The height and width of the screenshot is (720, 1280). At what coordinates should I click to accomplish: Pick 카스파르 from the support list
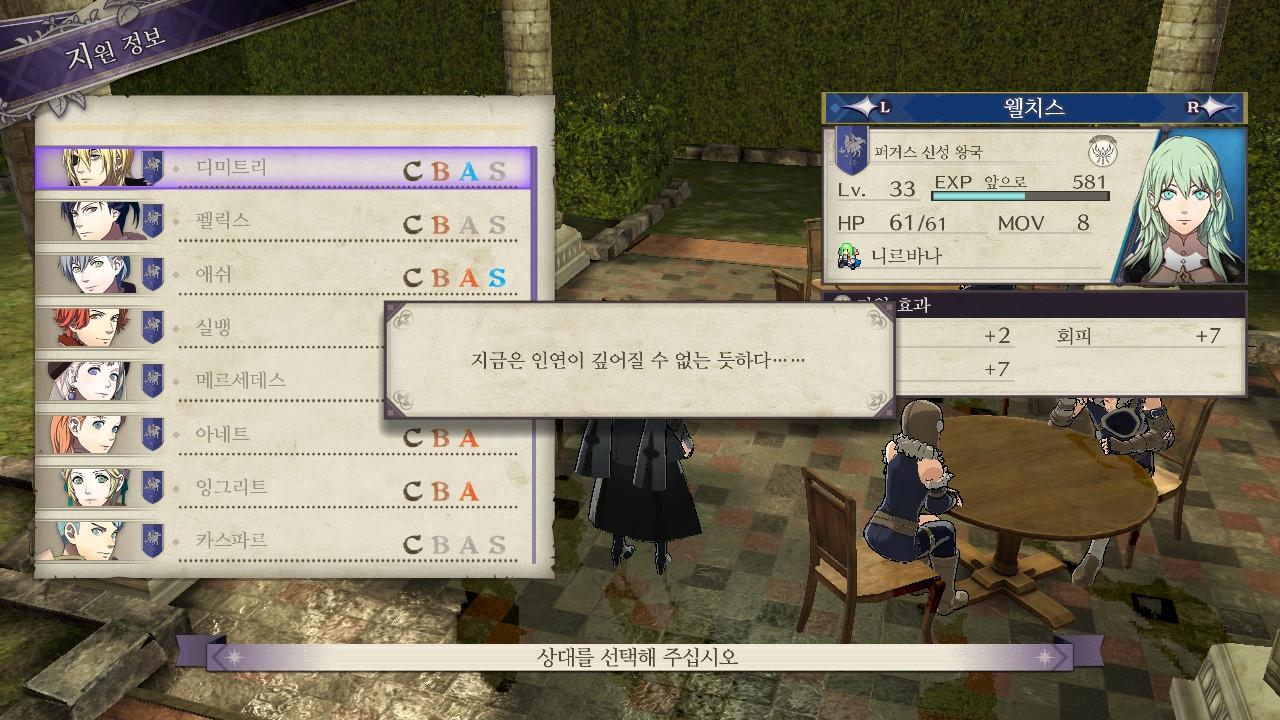coord(285,542)
